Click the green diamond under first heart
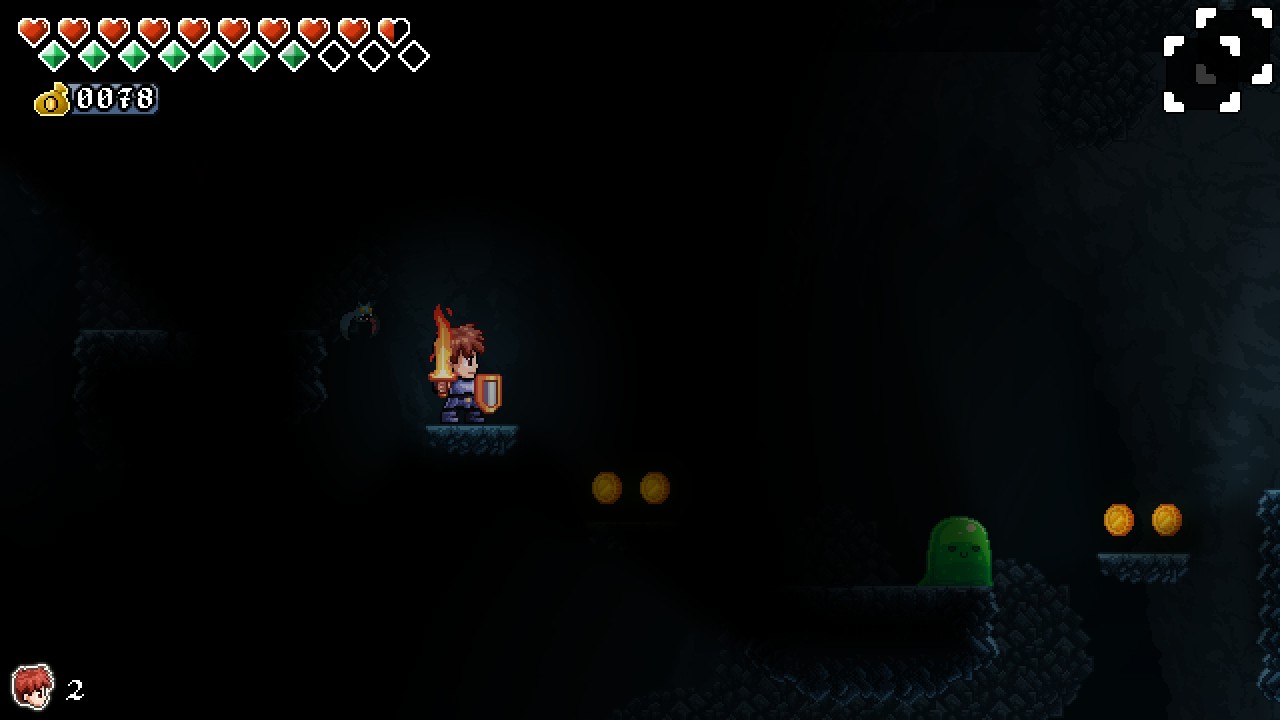The height and width of the screenshot is (720, 1280). (x=52, y=57)
